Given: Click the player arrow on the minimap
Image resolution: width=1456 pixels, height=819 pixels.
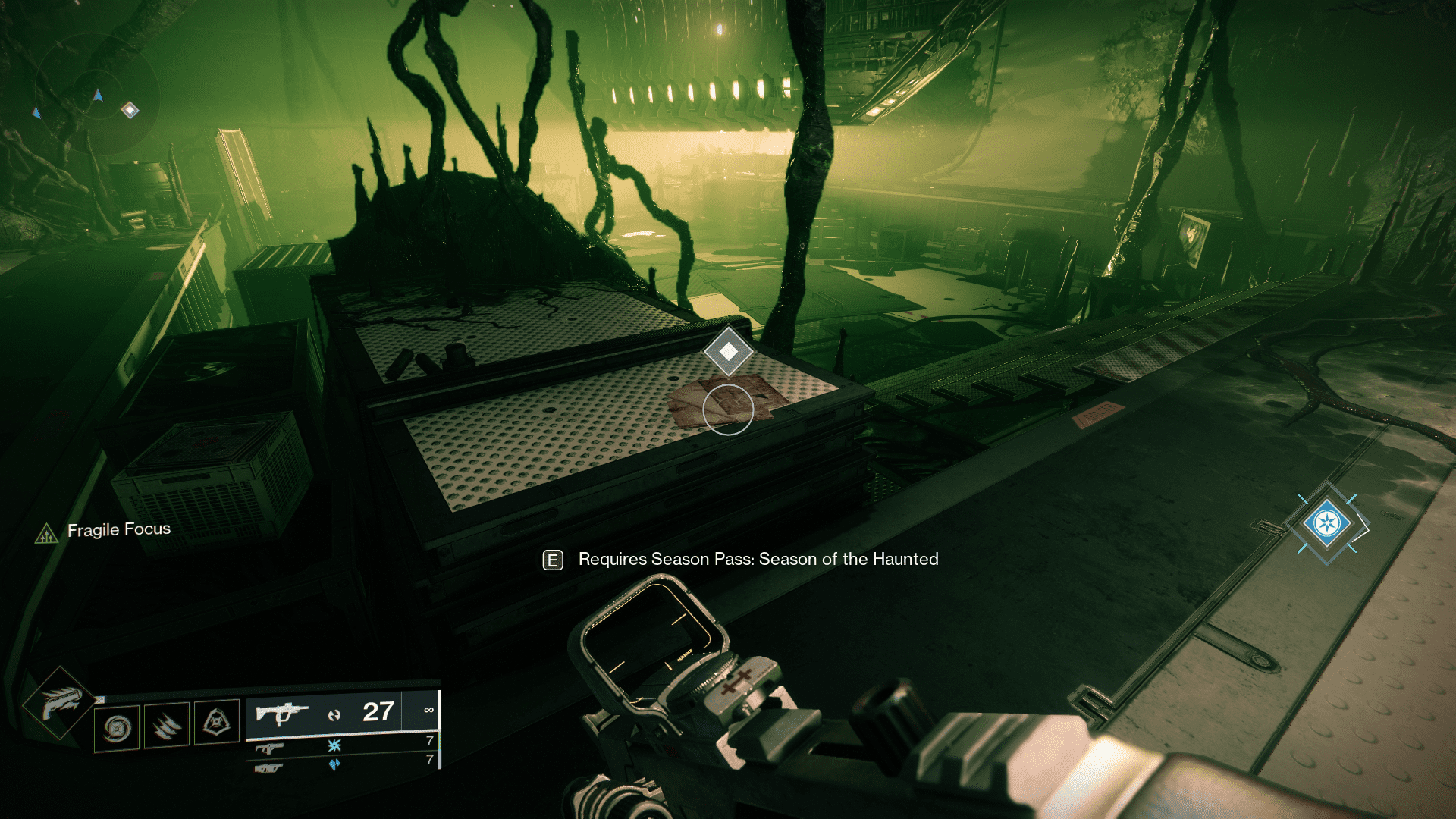Looking at the screenshot, I should pyautogui.click(x=98, y=96).
